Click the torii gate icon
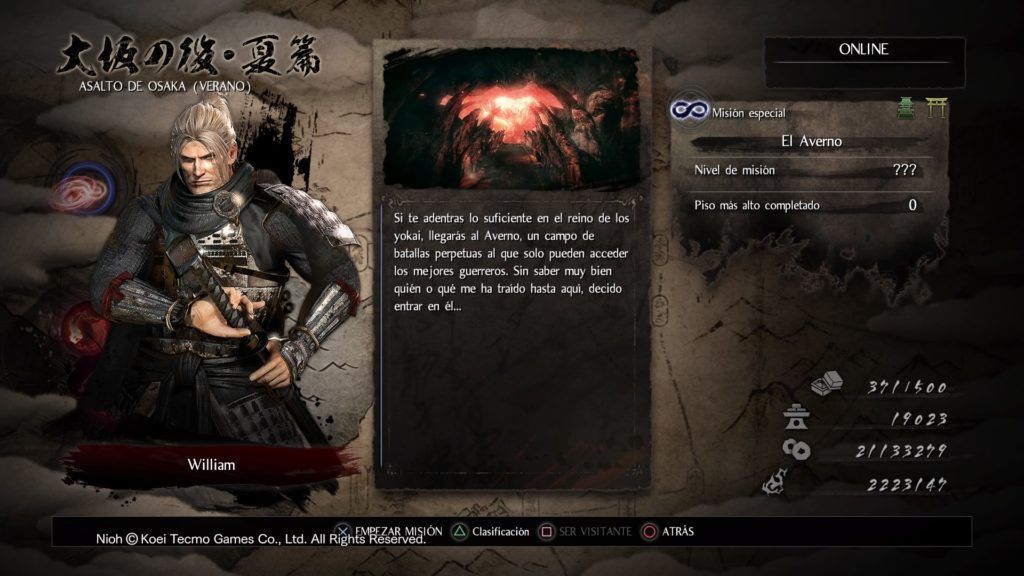This screenshot has width=1024, height=576. (x=937, y=108)
